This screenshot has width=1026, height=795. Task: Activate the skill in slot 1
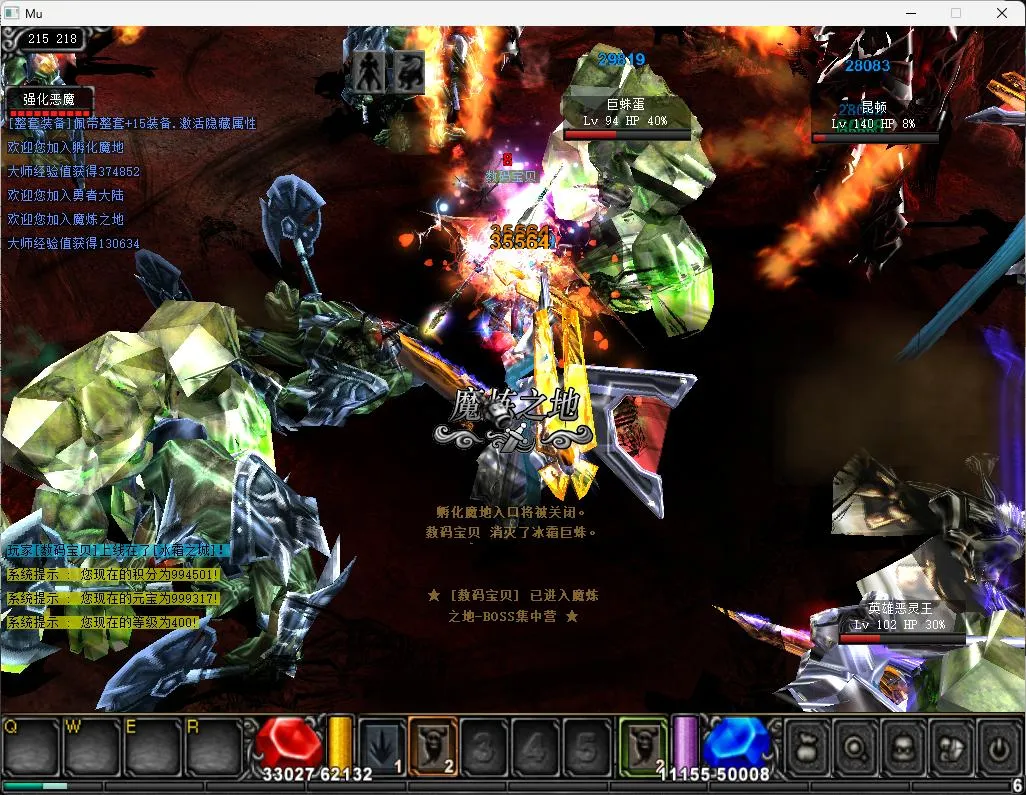pos(382,746)
